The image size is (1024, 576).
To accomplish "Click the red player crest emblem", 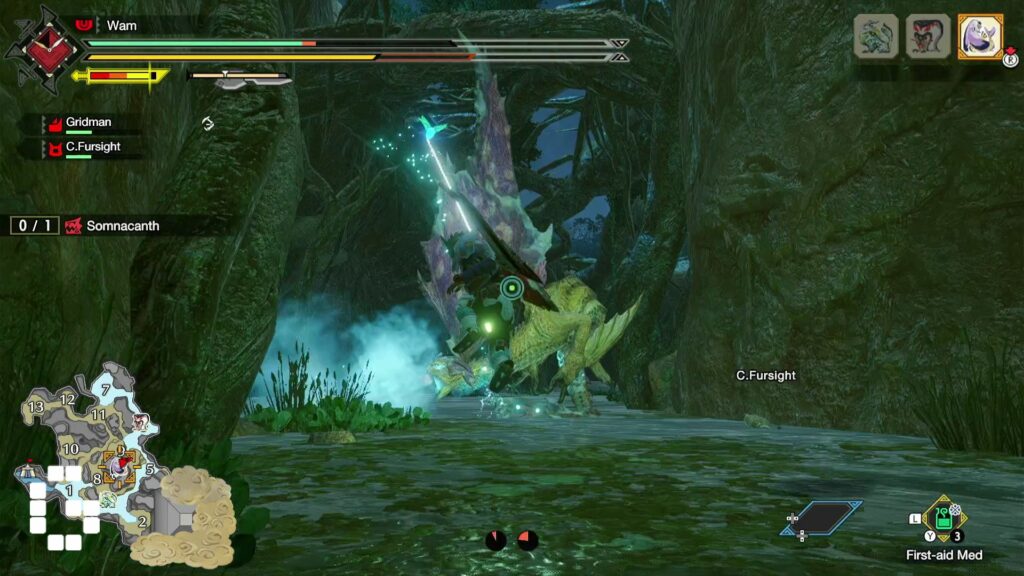I will coord(40,50).
